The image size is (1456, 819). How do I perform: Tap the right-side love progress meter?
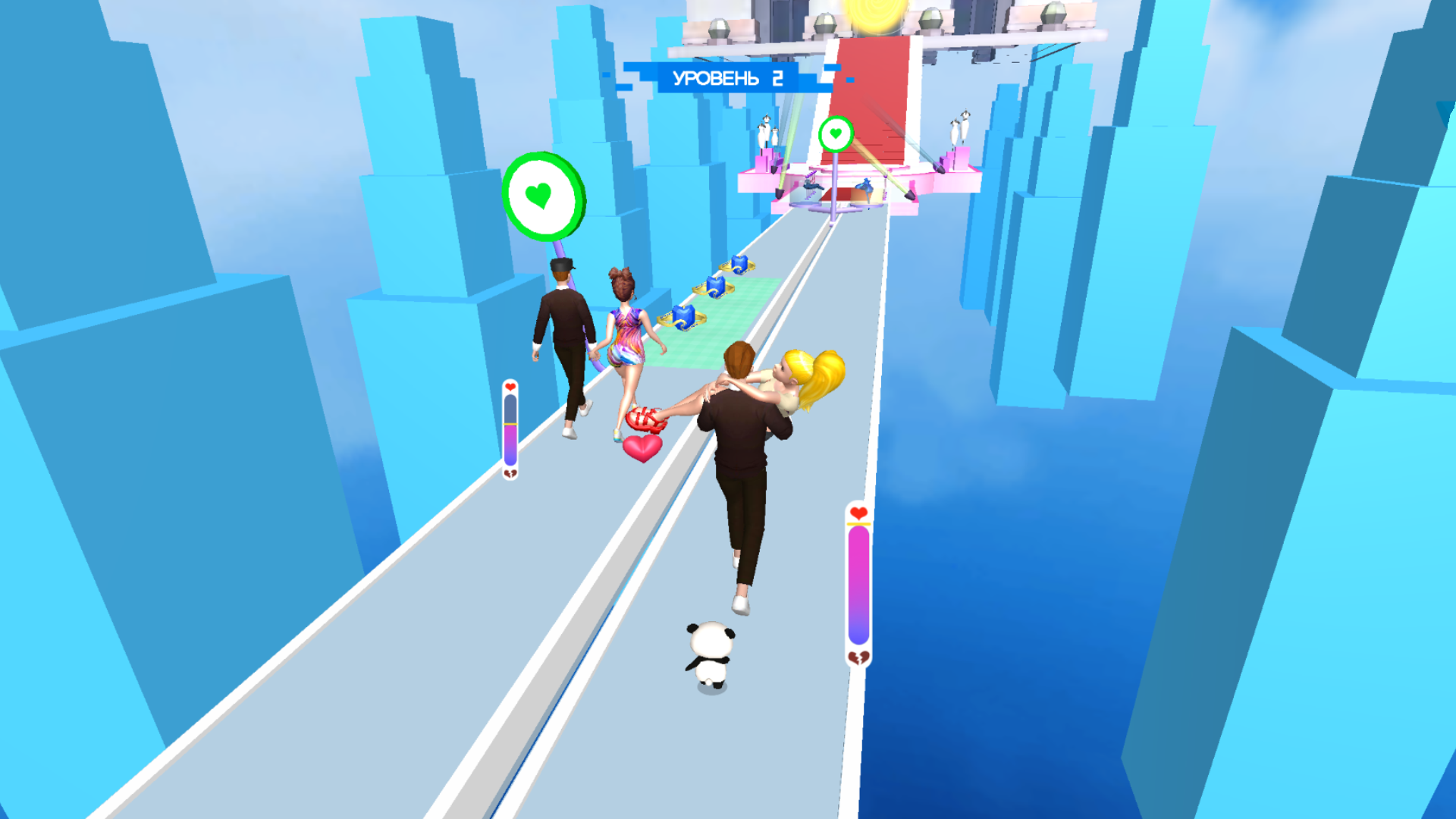pos(858,580)
